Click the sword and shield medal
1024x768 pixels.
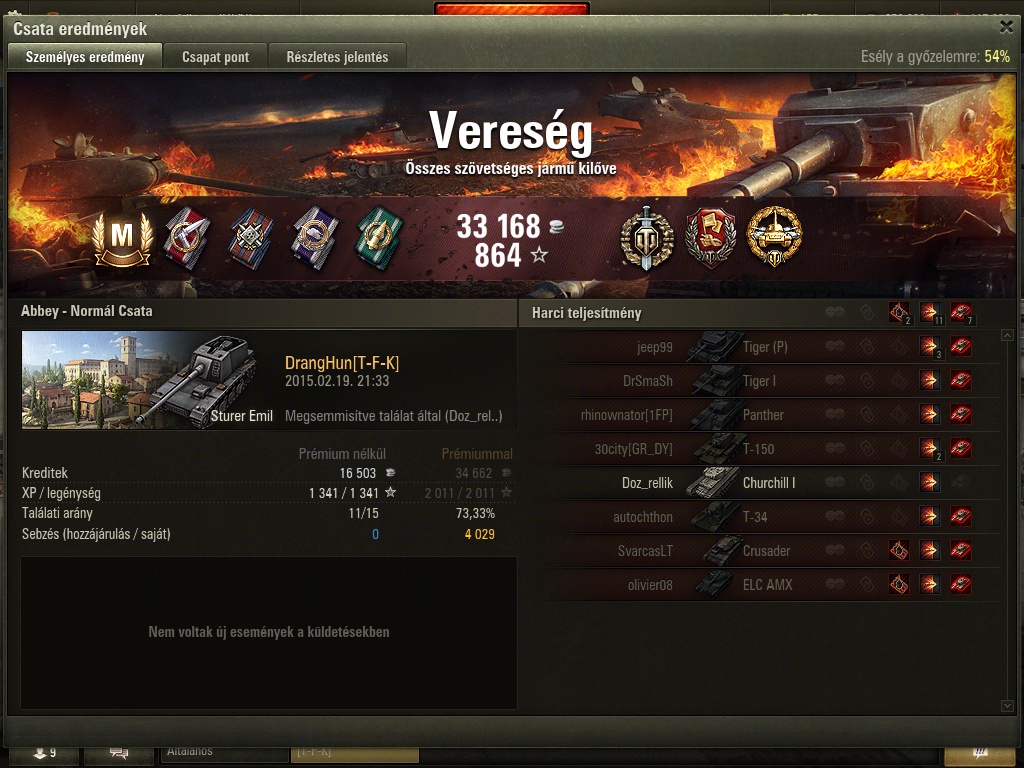646,238
